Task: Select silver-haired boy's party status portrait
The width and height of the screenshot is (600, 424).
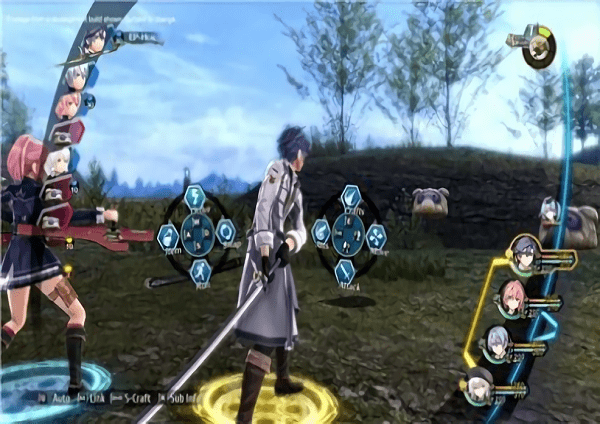Action: 496,340
